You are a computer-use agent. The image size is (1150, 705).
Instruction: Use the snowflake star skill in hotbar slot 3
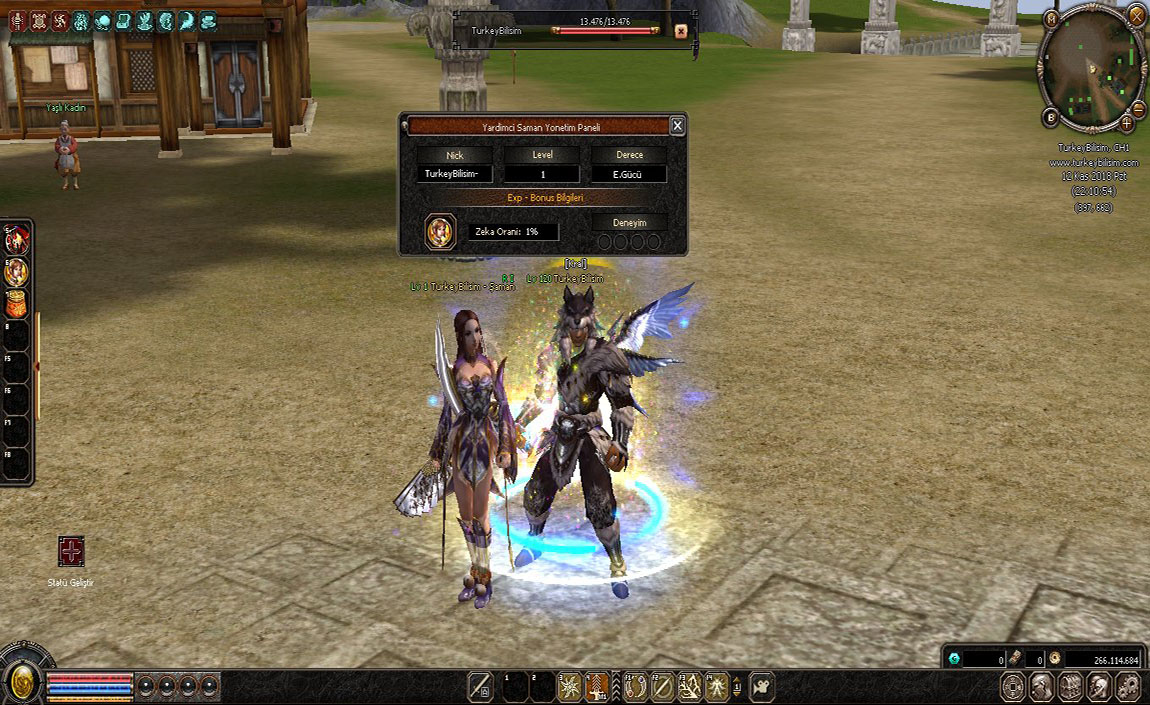click(570, 686)
